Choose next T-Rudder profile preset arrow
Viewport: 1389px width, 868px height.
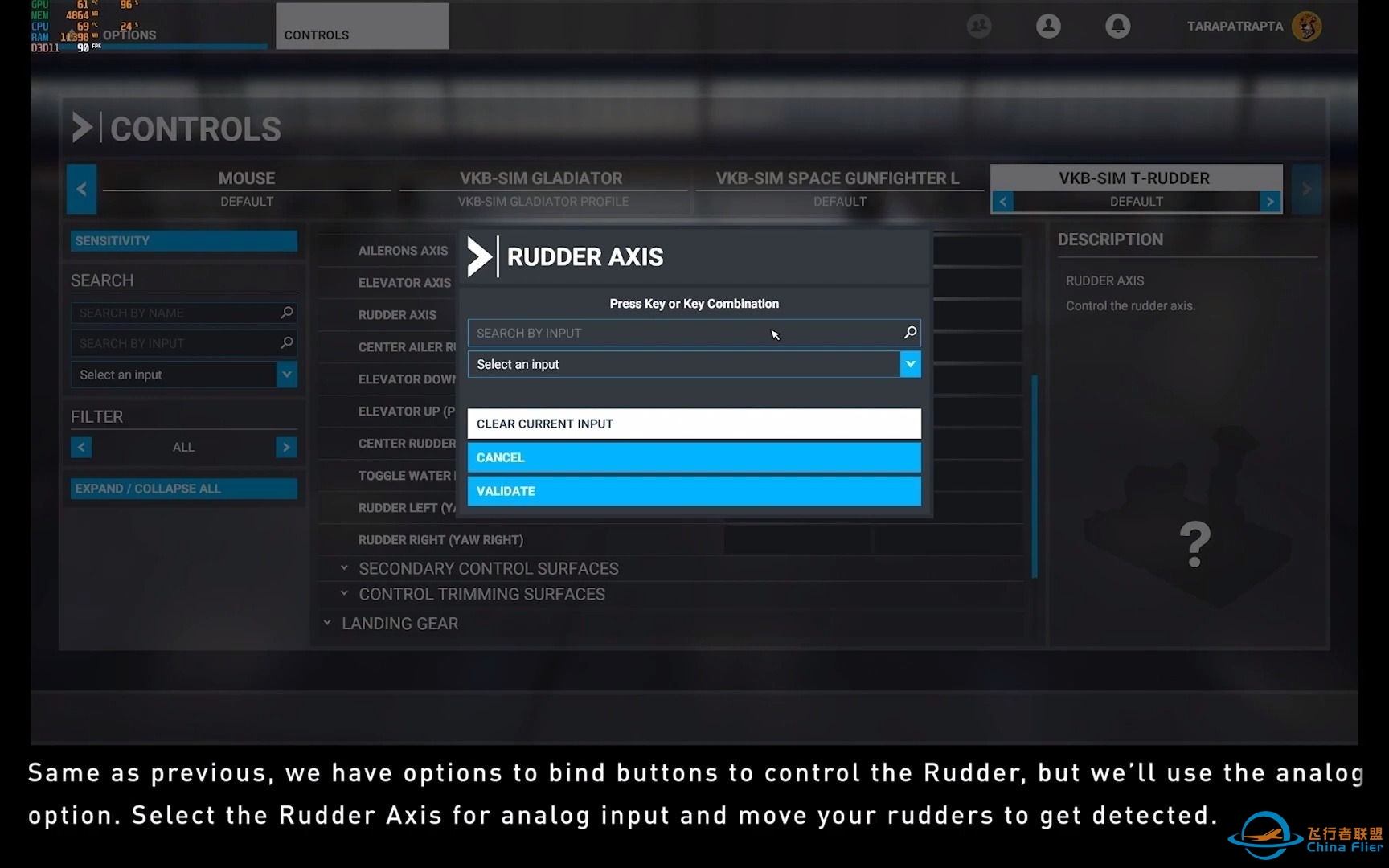pos(1269,202)
